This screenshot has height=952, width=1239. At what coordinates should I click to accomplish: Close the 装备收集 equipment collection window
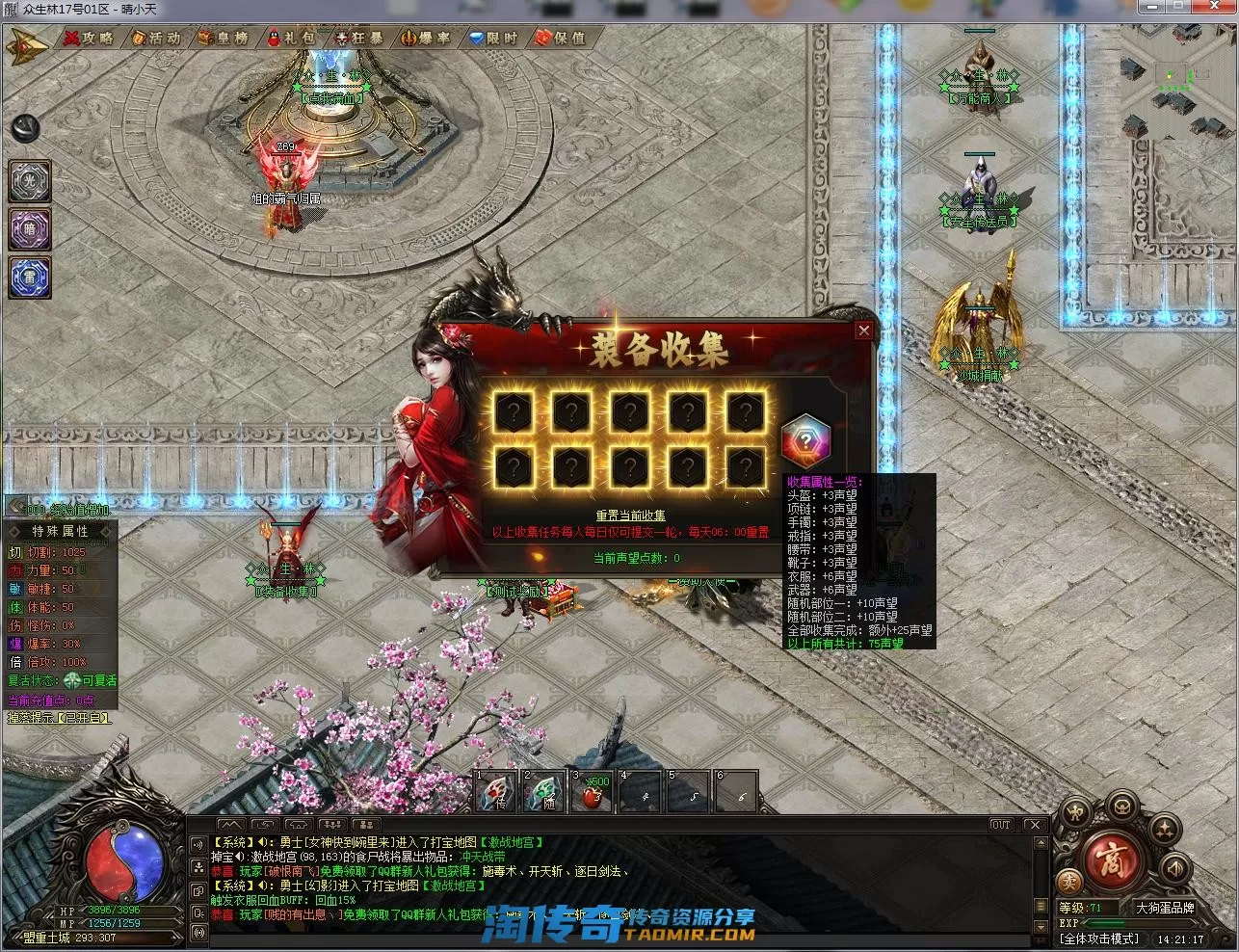(x=863, y=331)
